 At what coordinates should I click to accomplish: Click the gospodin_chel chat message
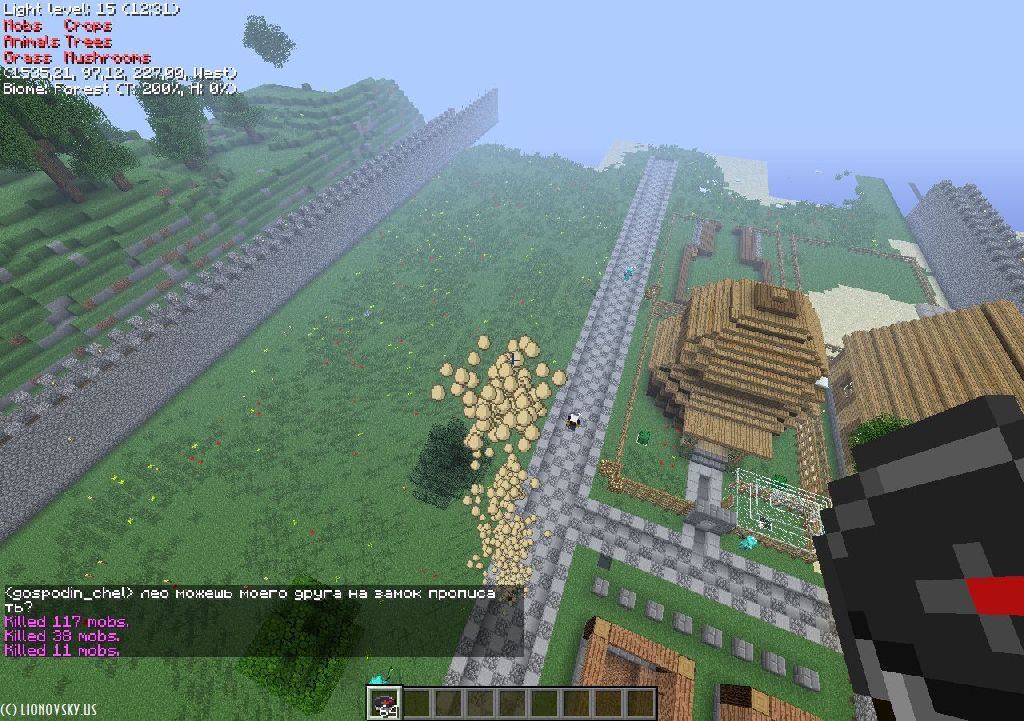click(250, 599)
